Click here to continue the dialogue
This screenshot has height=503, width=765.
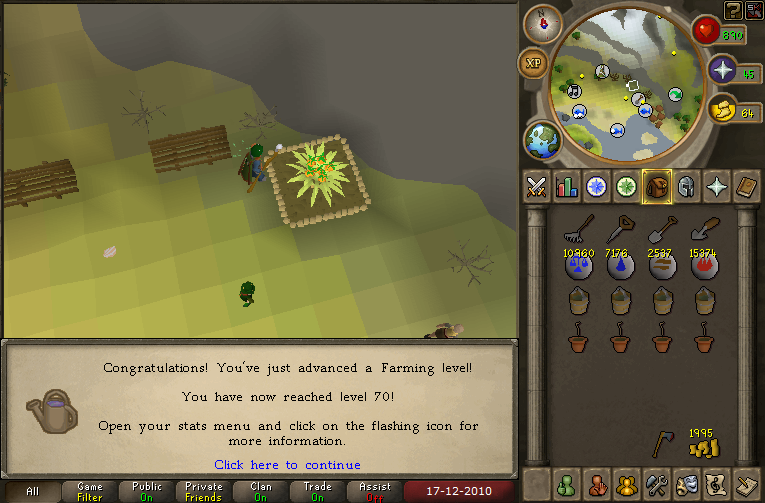(x=287, y=464)
